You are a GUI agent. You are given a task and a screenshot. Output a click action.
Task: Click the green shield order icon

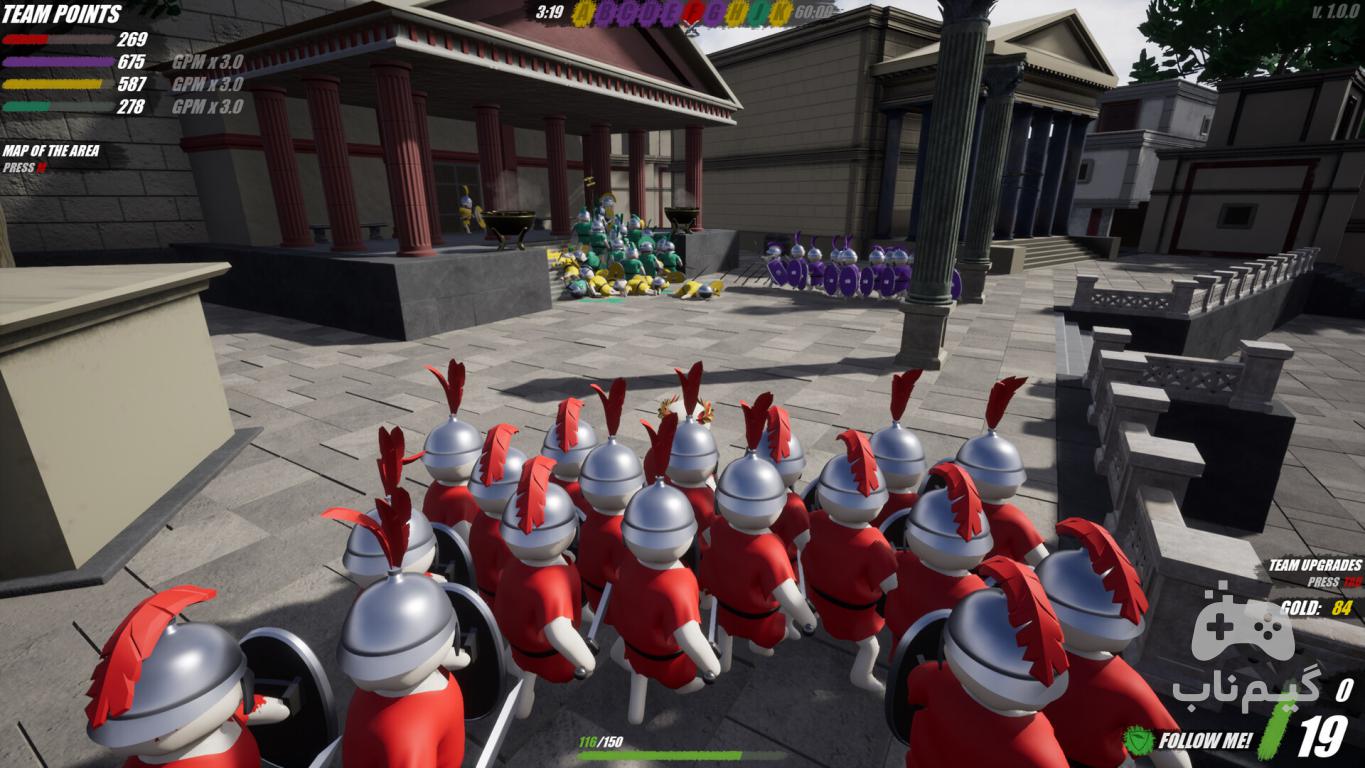1138,741
